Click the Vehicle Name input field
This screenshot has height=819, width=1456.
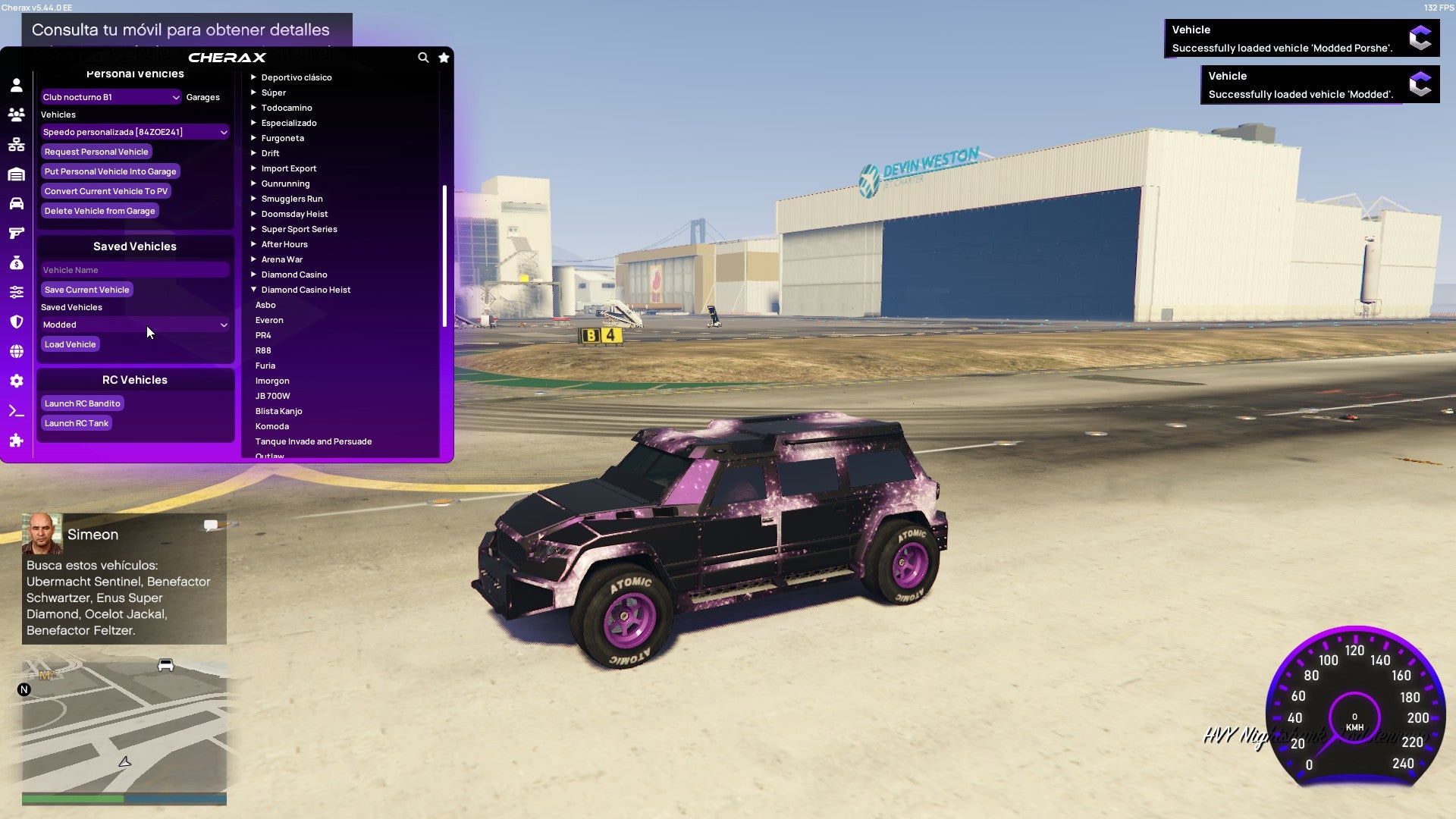pos(135,270)
